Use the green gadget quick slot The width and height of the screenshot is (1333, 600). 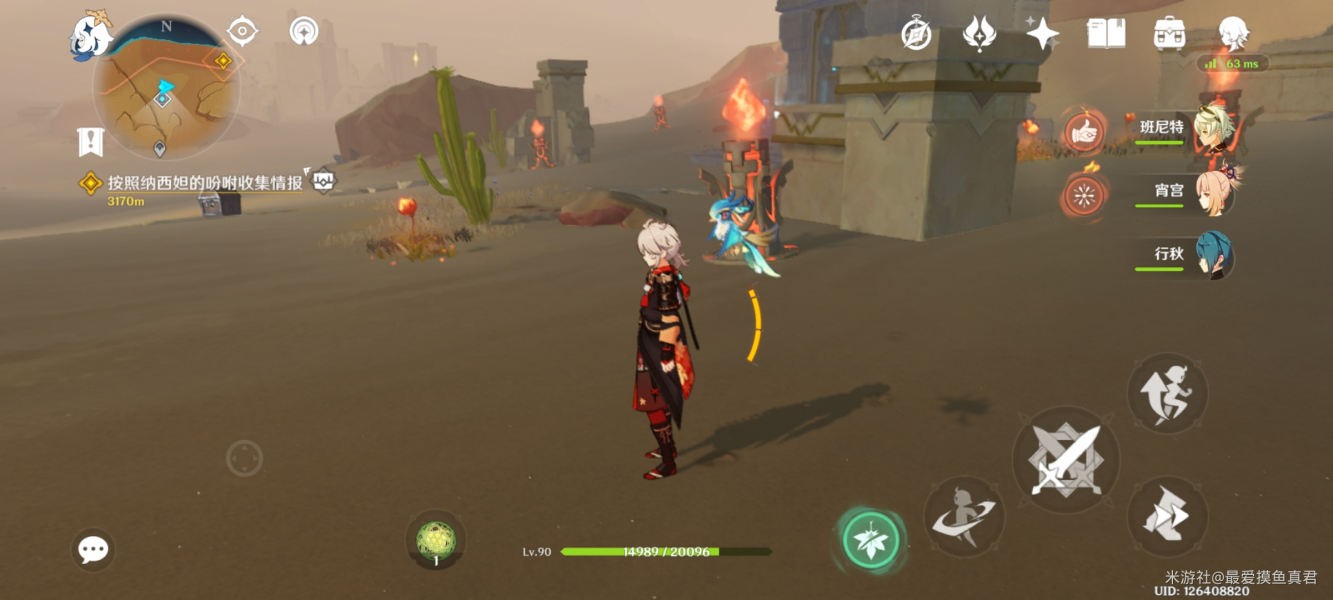435,541
